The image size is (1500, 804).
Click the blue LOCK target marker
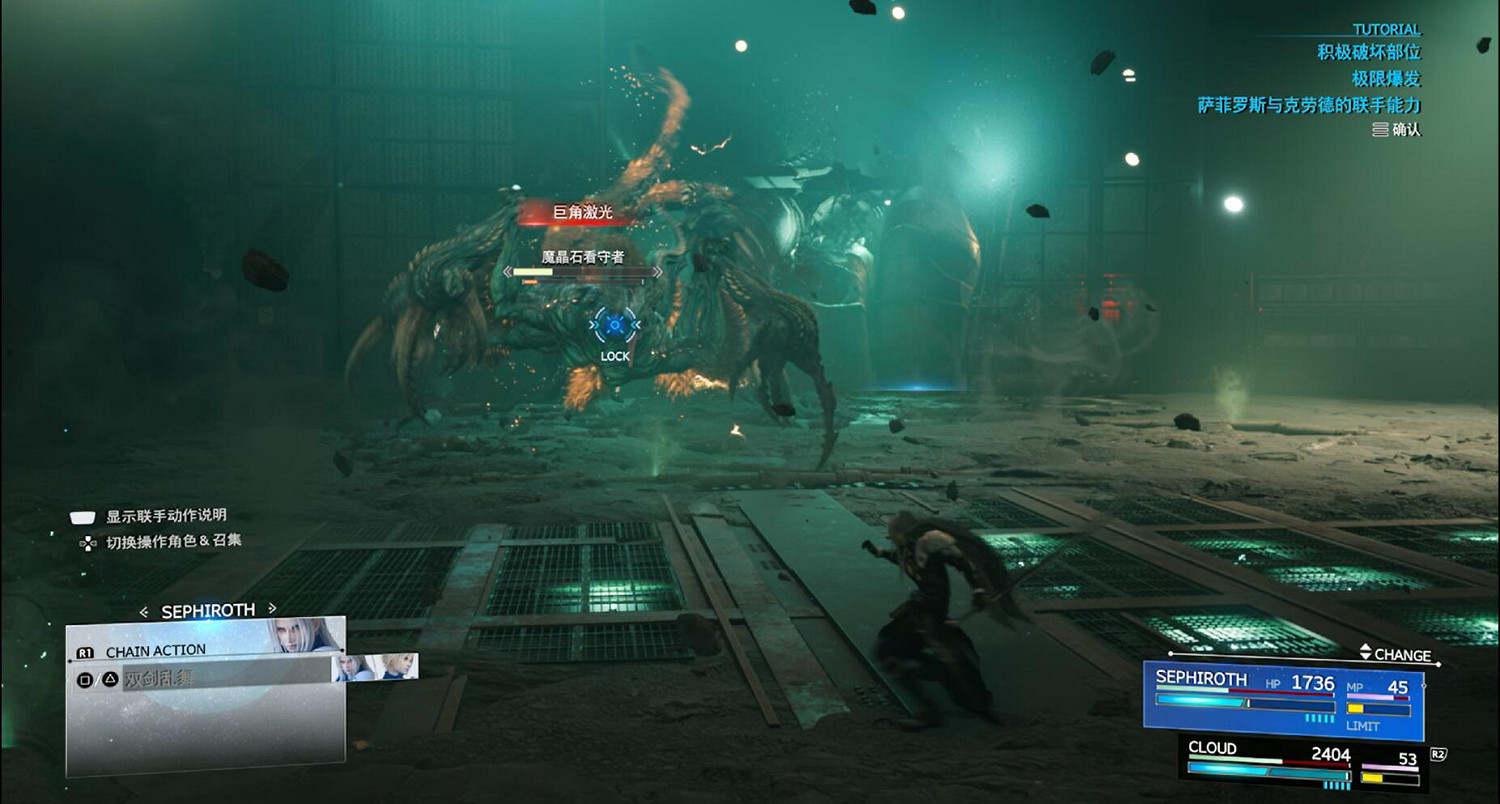pos(615,325)
